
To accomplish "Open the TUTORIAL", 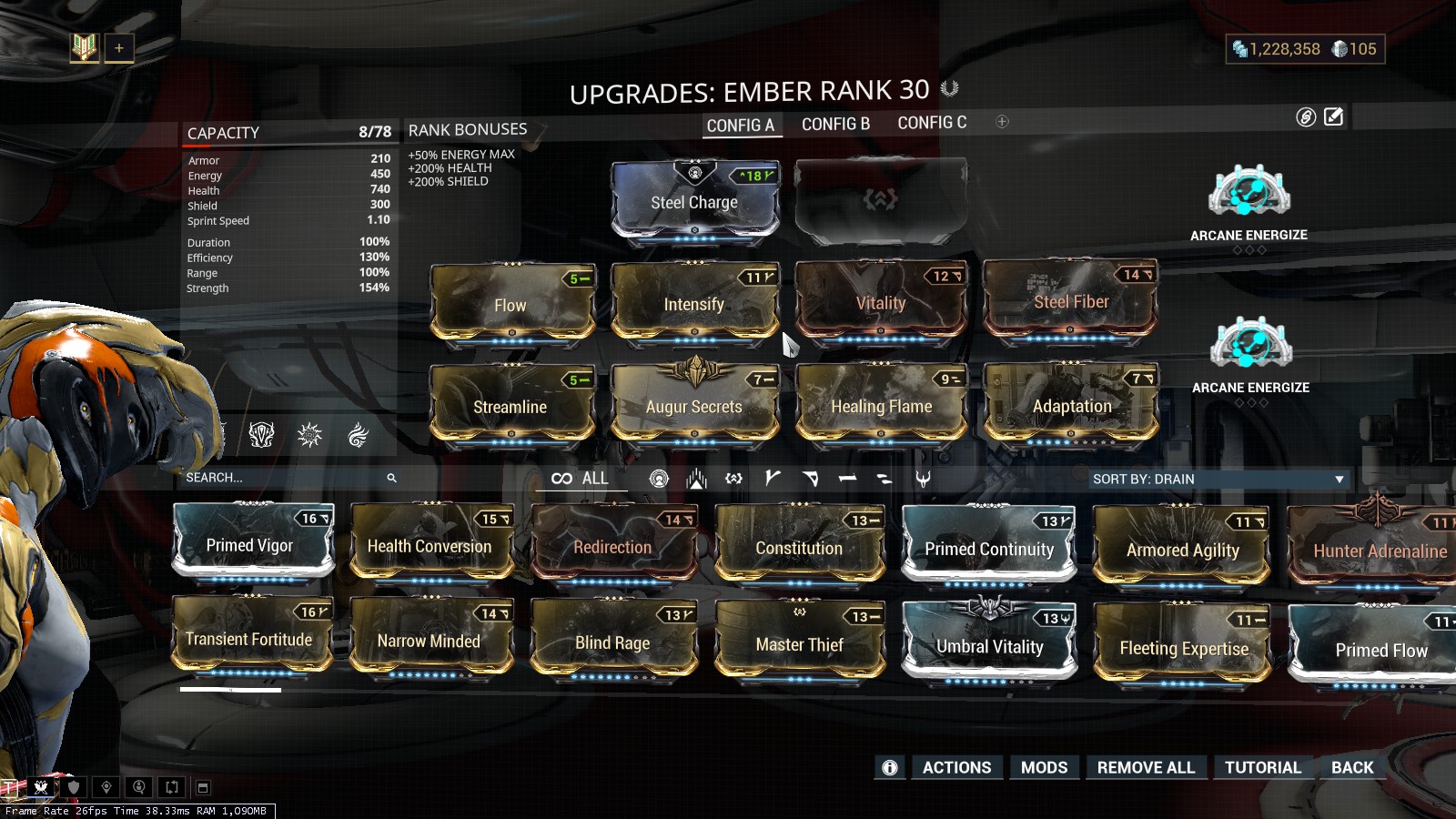I will 1263,767.
